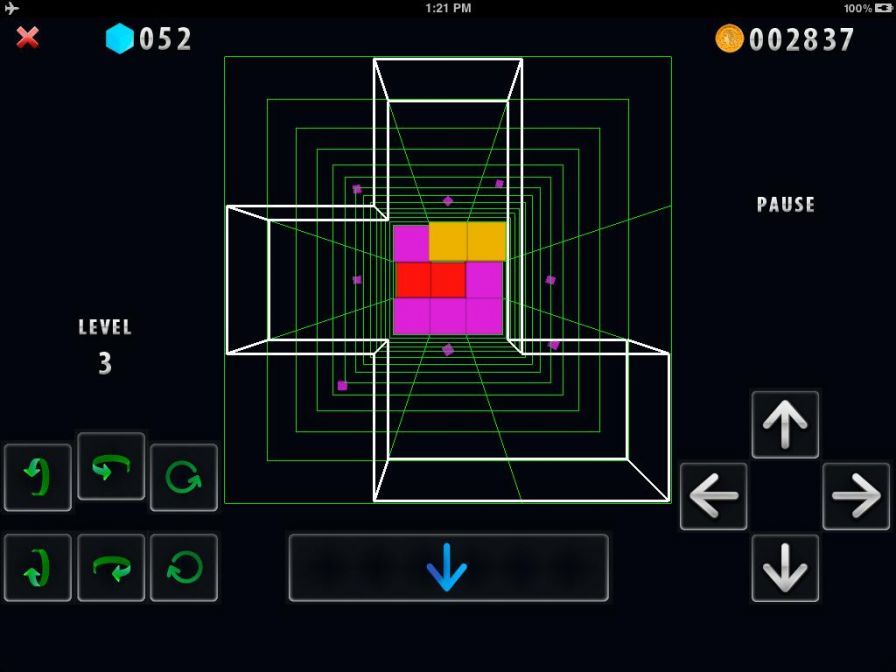Pause the game
This screenshot has width=896, height=672.
[x=786, y=205]
